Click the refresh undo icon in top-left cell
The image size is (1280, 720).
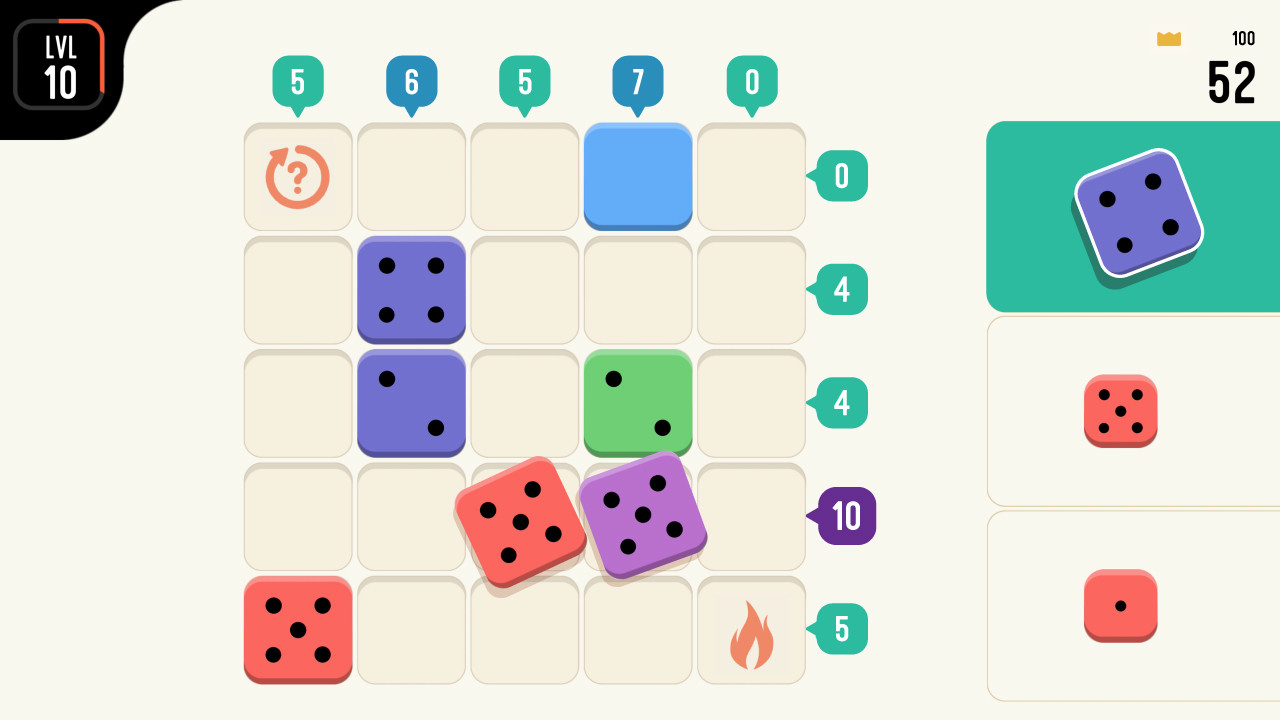[297, 177]
